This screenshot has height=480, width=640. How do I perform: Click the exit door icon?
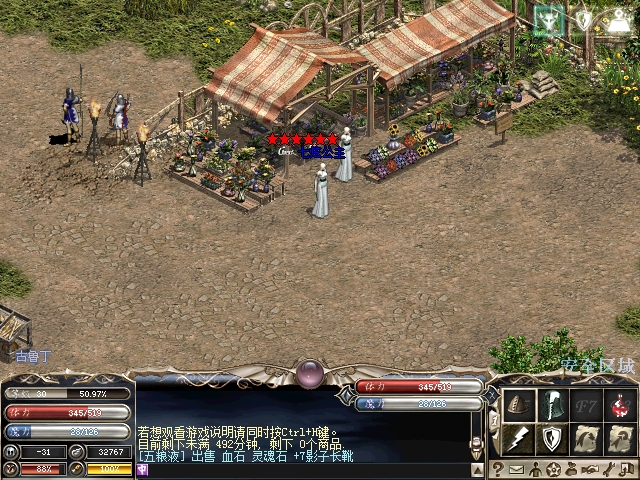point(628,469)
